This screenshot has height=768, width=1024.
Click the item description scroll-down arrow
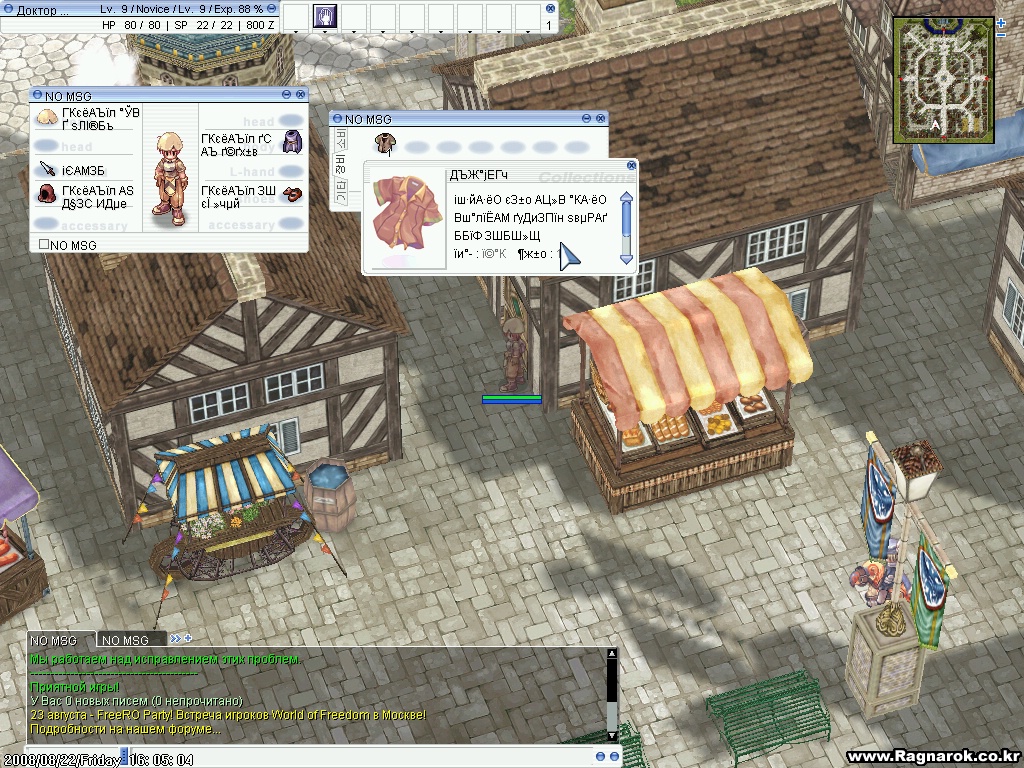pos(627,259)
